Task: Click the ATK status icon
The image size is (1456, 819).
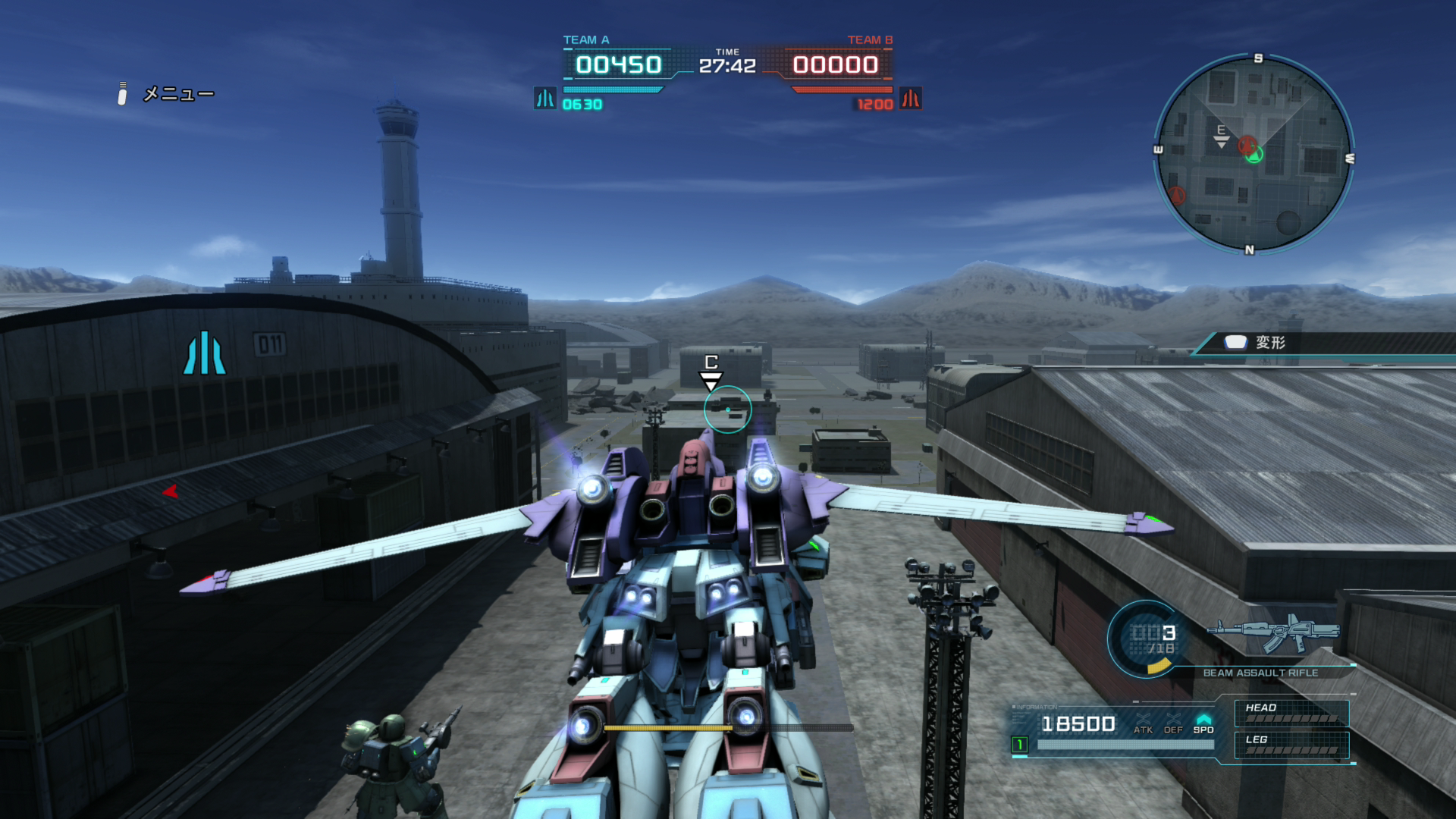Action: (1143, 723)
